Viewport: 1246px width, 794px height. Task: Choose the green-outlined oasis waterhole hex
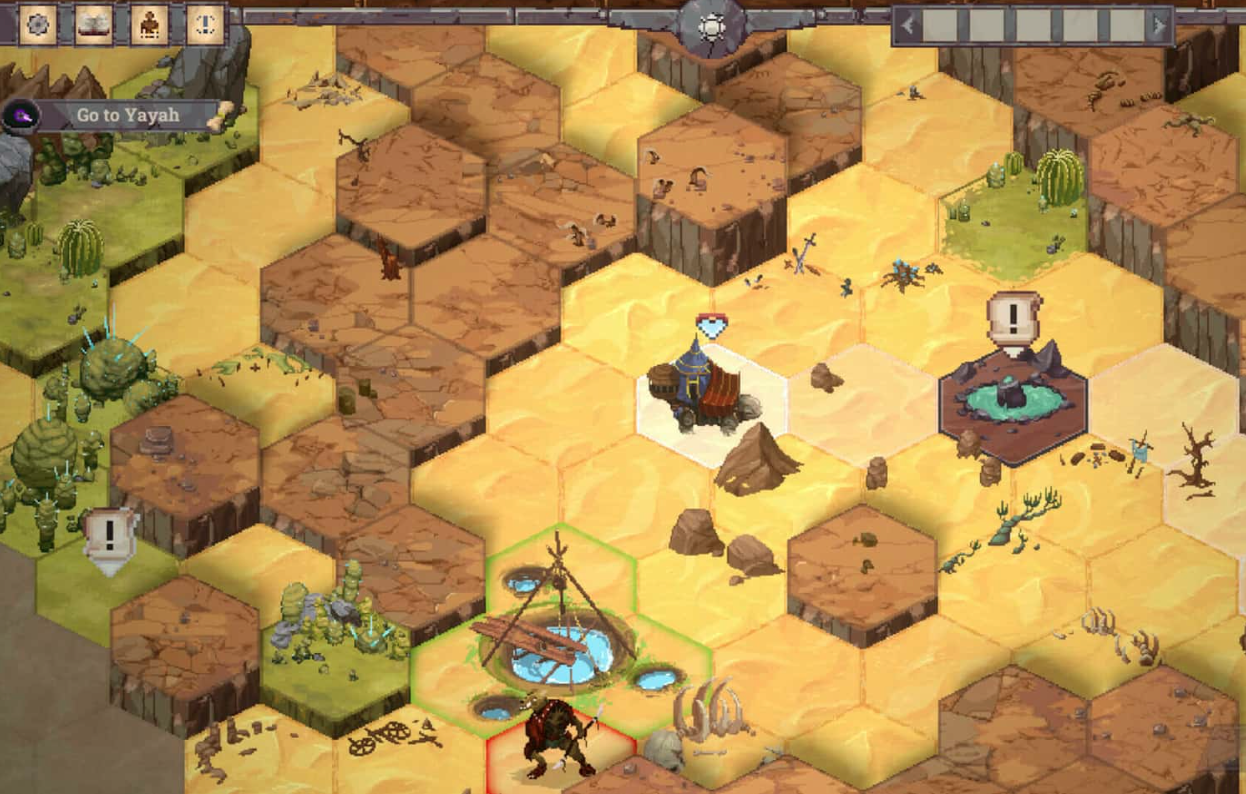click(560, 640)
